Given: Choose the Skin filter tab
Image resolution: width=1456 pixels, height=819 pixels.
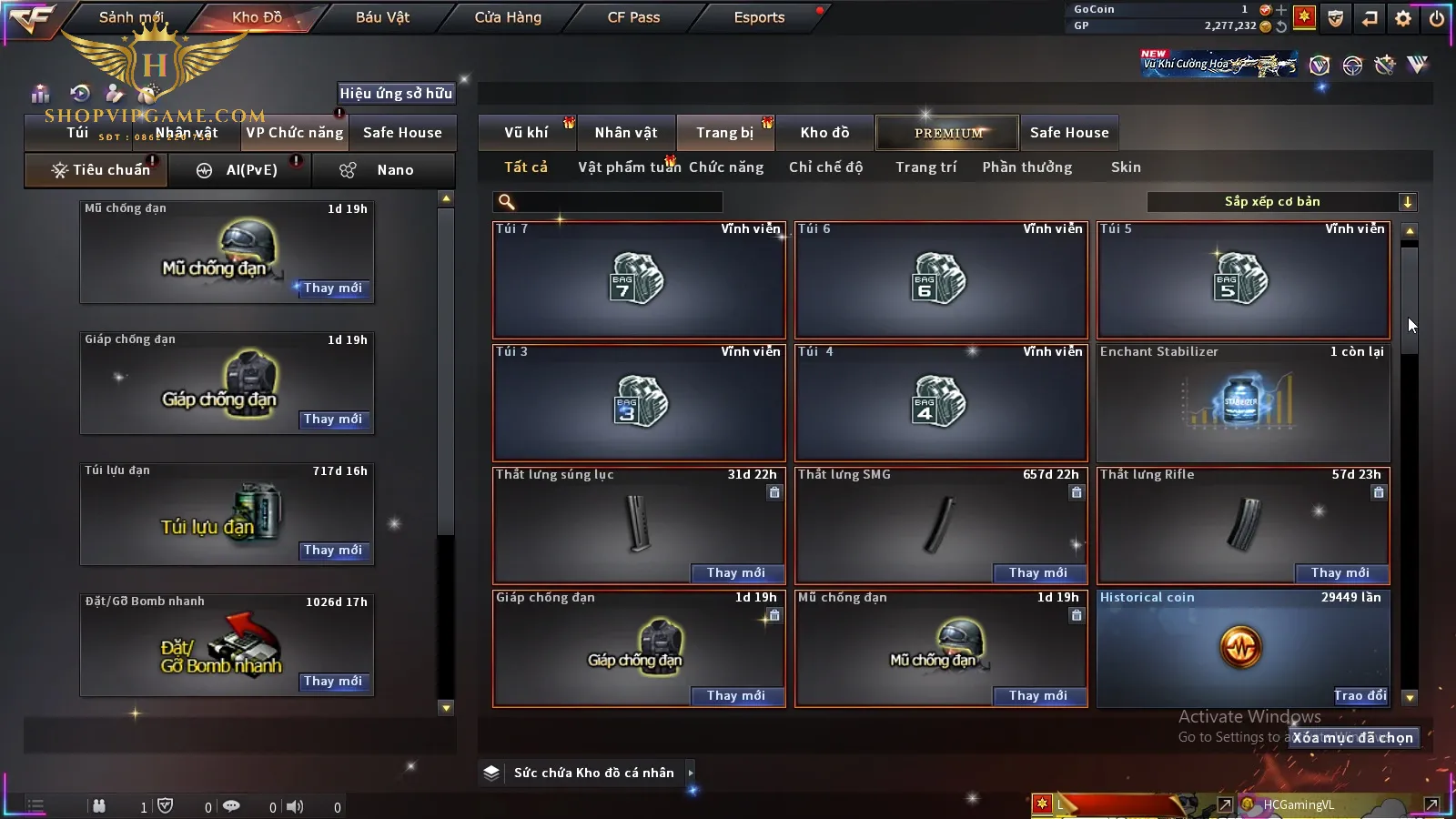Looking at the screenshot, I should point(1126,167).
